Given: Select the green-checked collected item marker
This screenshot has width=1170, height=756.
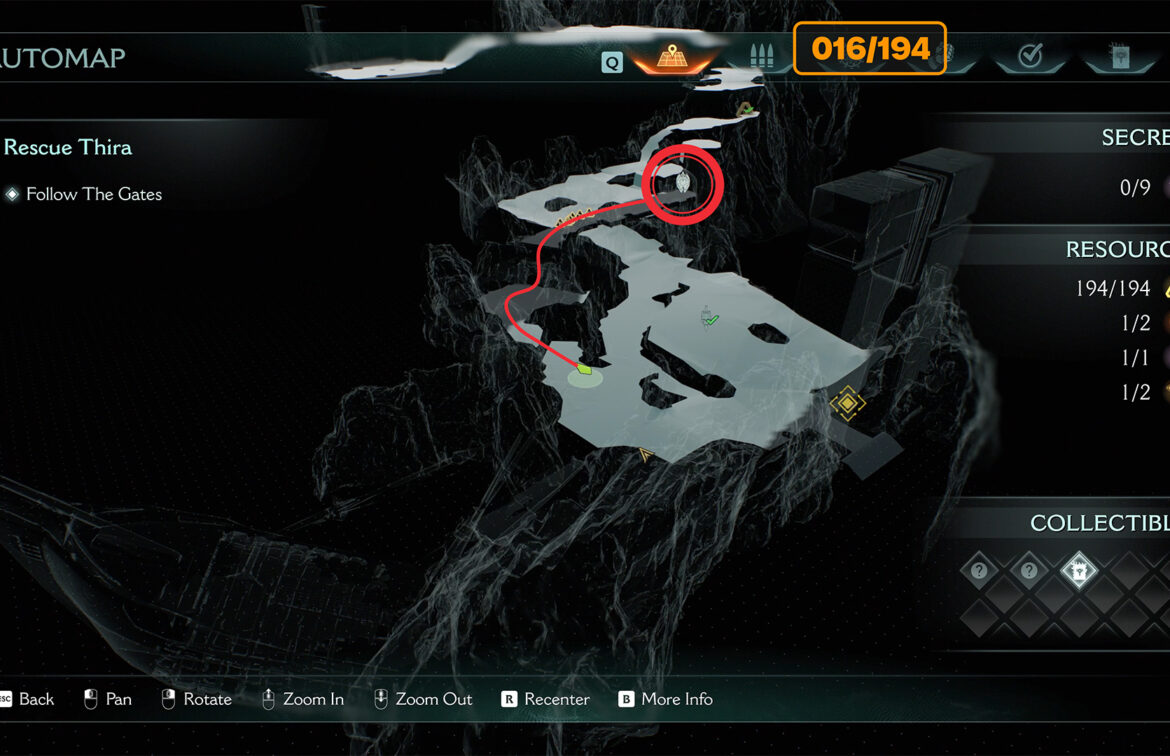Looking at the screenshot, I should (x=709, y=317).
